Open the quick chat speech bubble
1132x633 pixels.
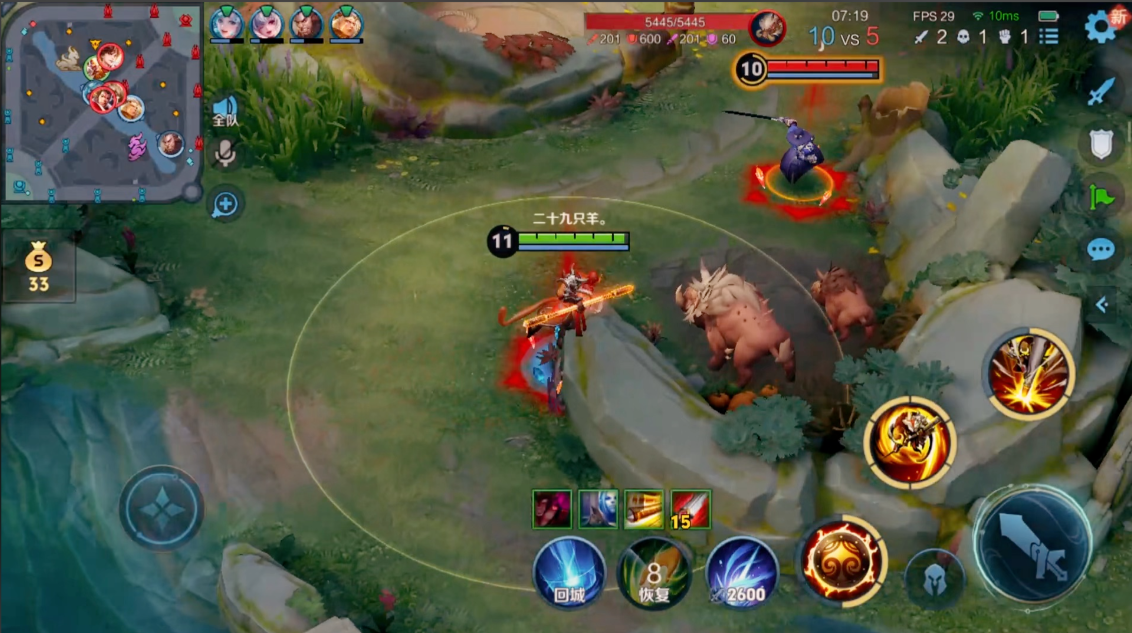click(x=1101, y=249)
